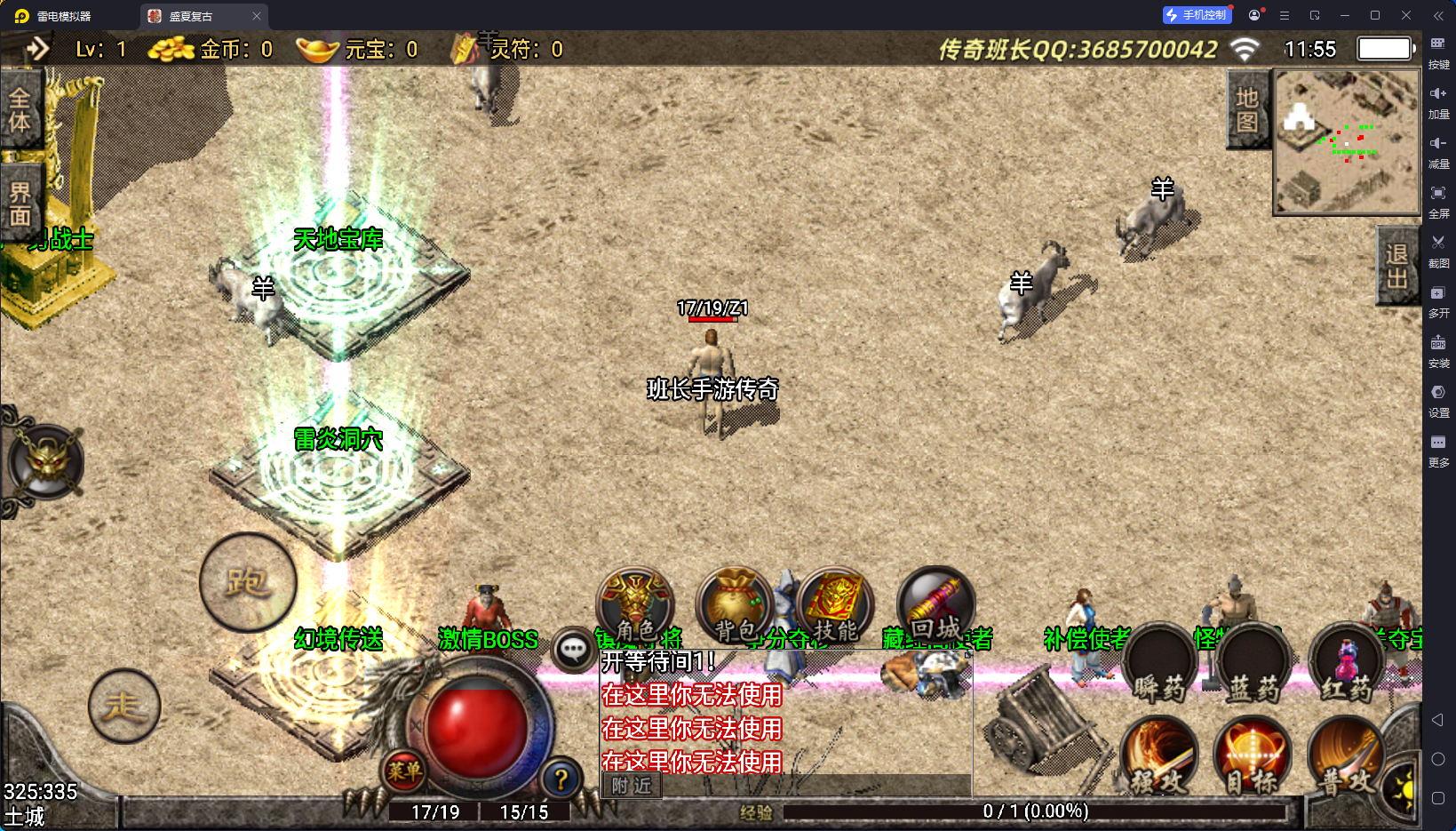Tap the 跑 run button
The height and width of the screenshot is (831, 1456).
click(x=248, y=582)
